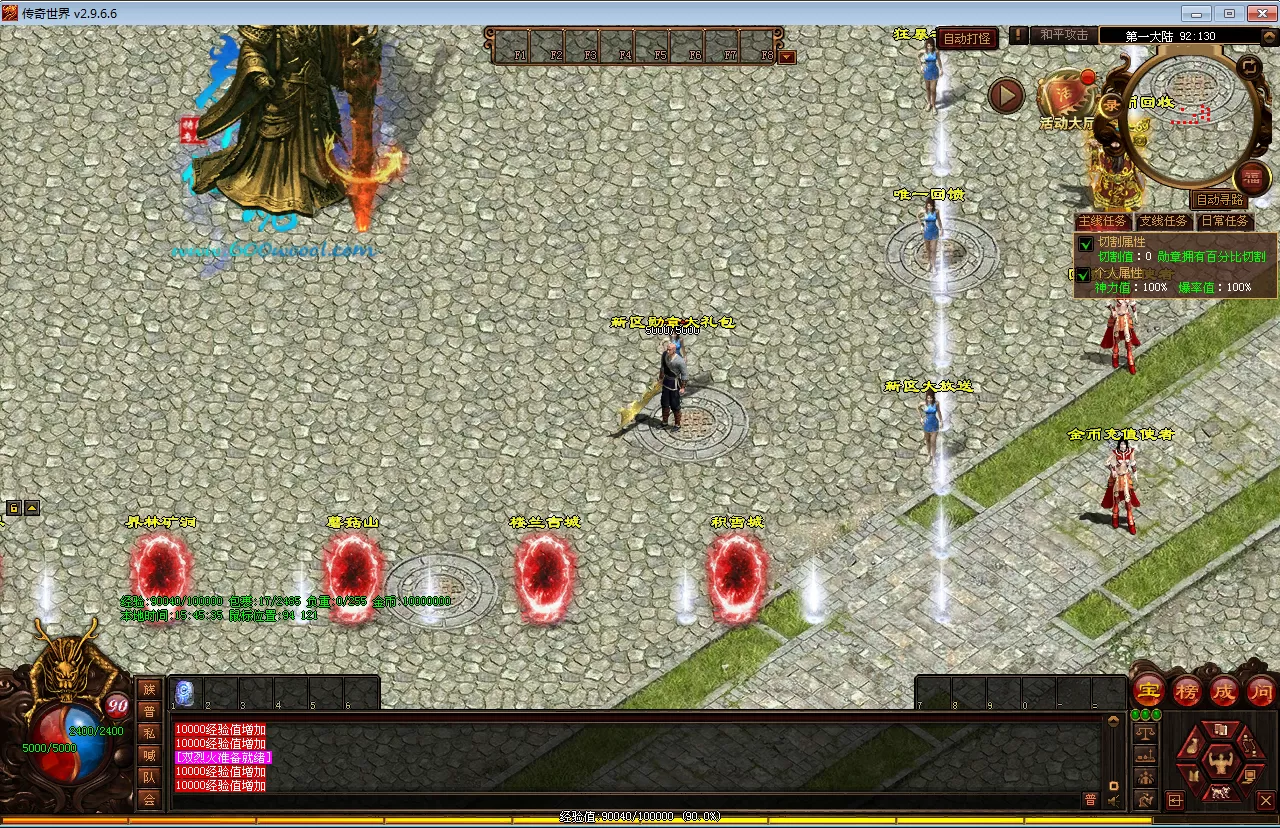Screen dimensions: 1280x828
Task: Open the 宝 treasure shop button
Action: point(1147,691)
